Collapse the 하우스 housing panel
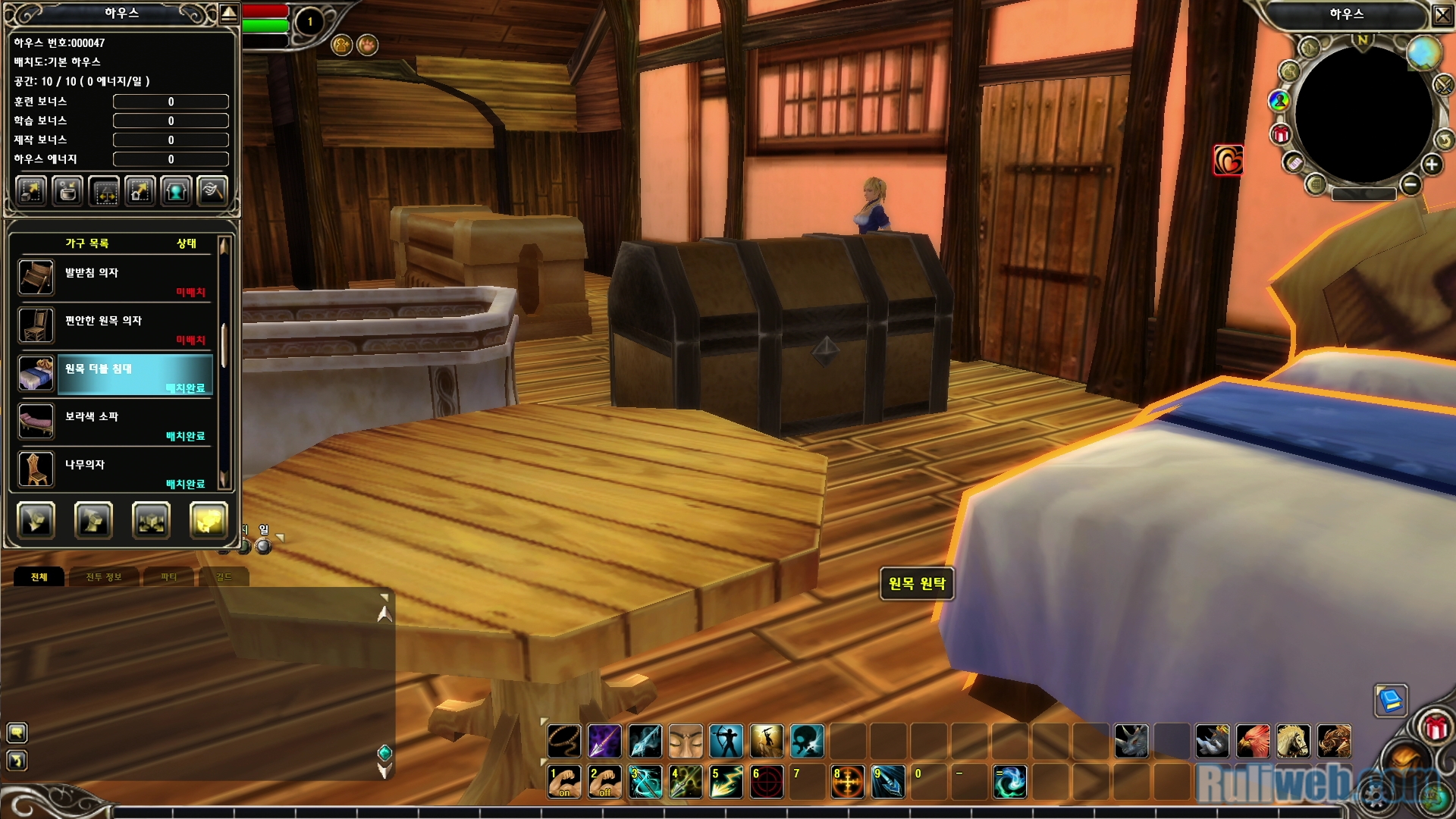 click(x=228, y=13)
